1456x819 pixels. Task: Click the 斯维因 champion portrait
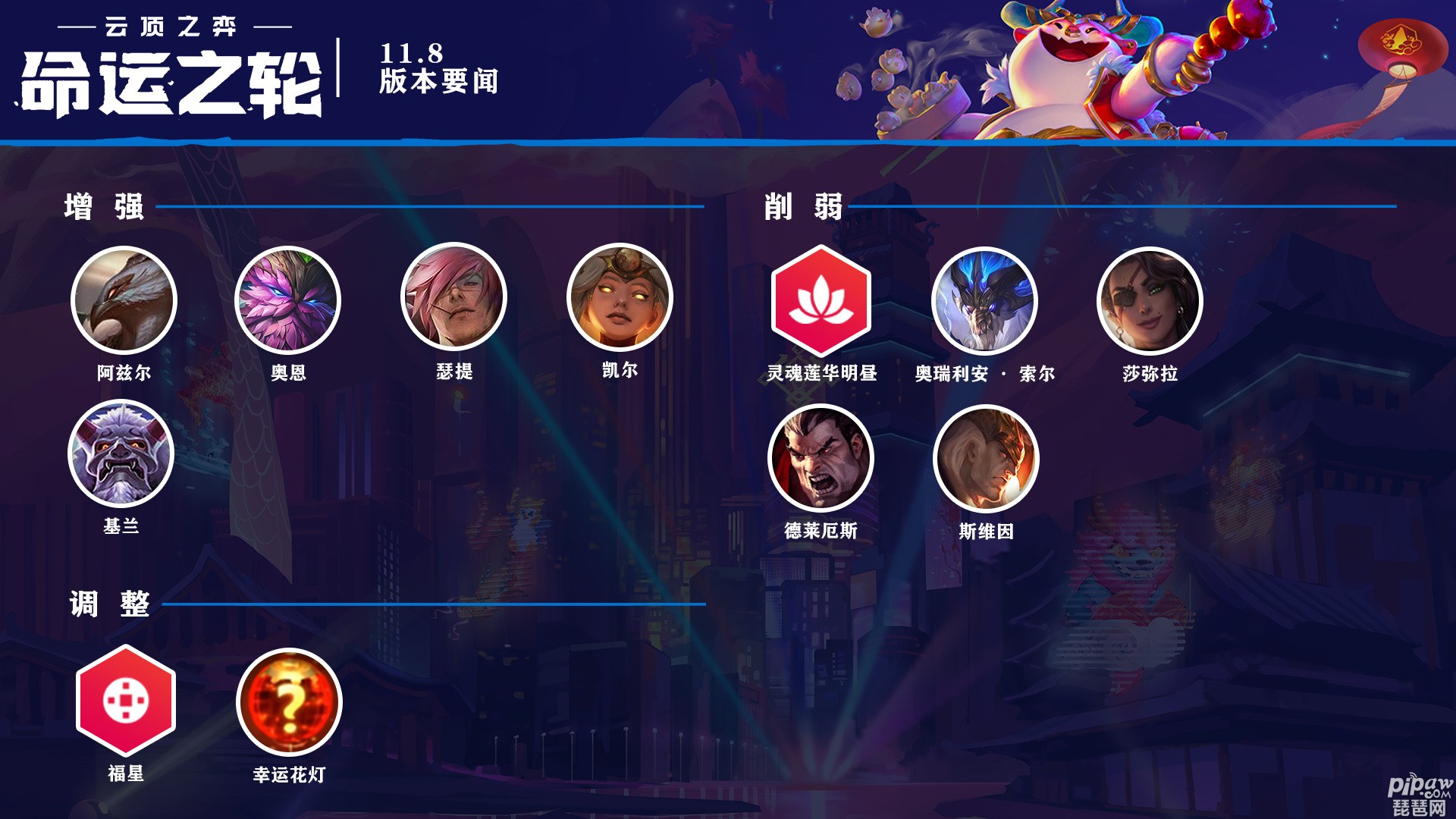point(986,458)
